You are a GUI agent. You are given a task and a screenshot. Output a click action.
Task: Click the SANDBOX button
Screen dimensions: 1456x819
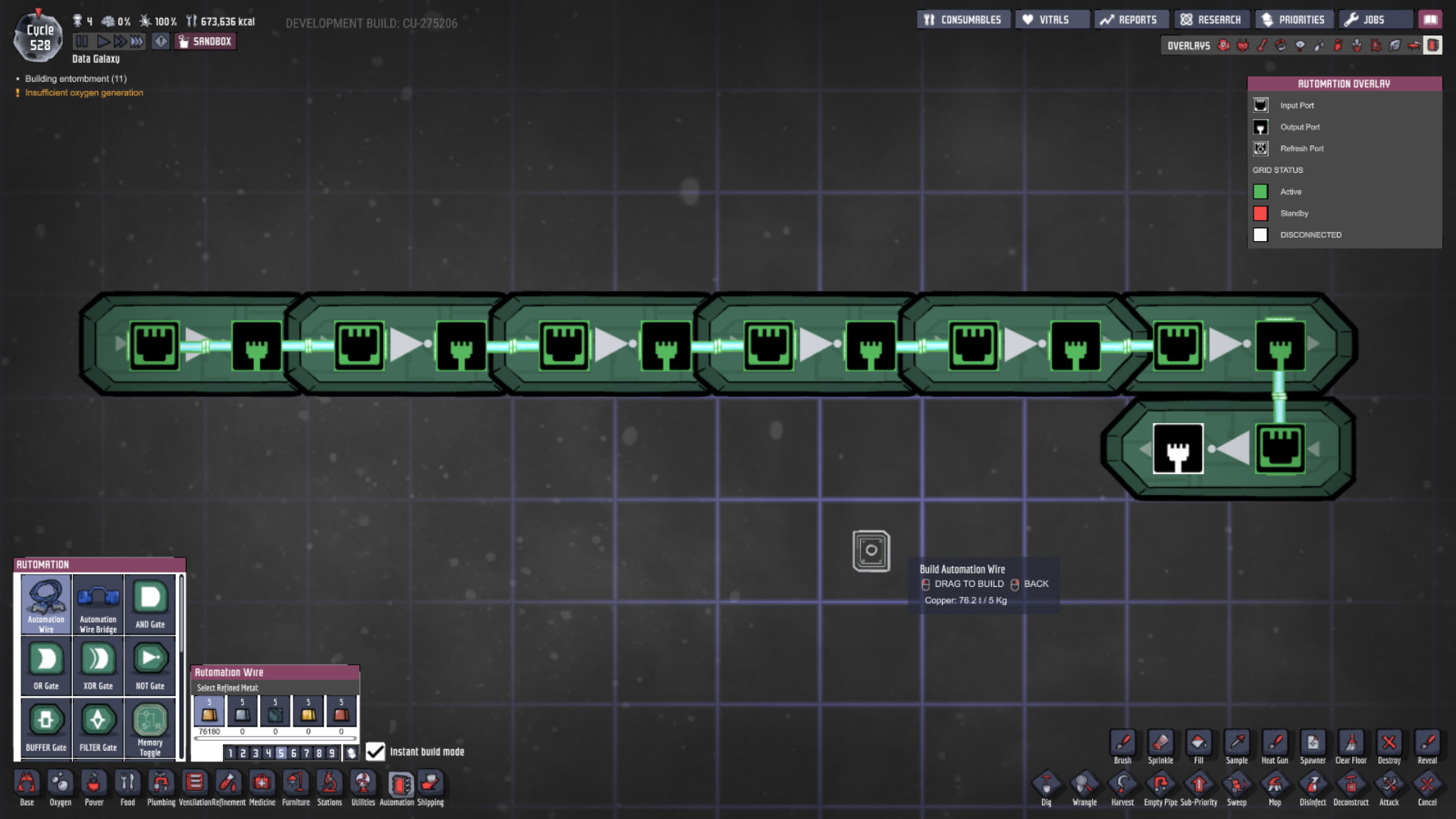click(205, 41)
